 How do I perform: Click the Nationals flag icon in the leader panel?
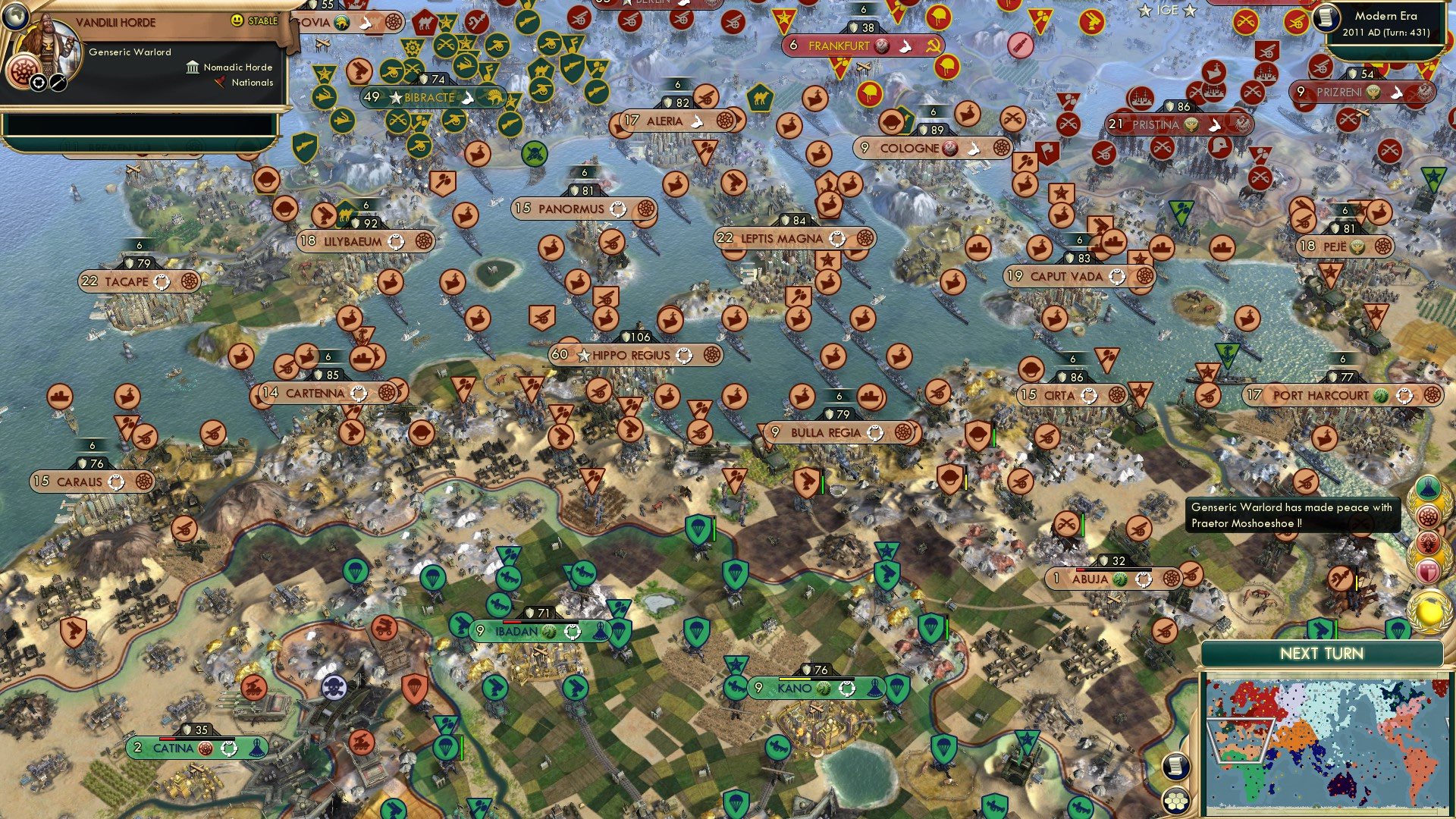coord(220,83)
